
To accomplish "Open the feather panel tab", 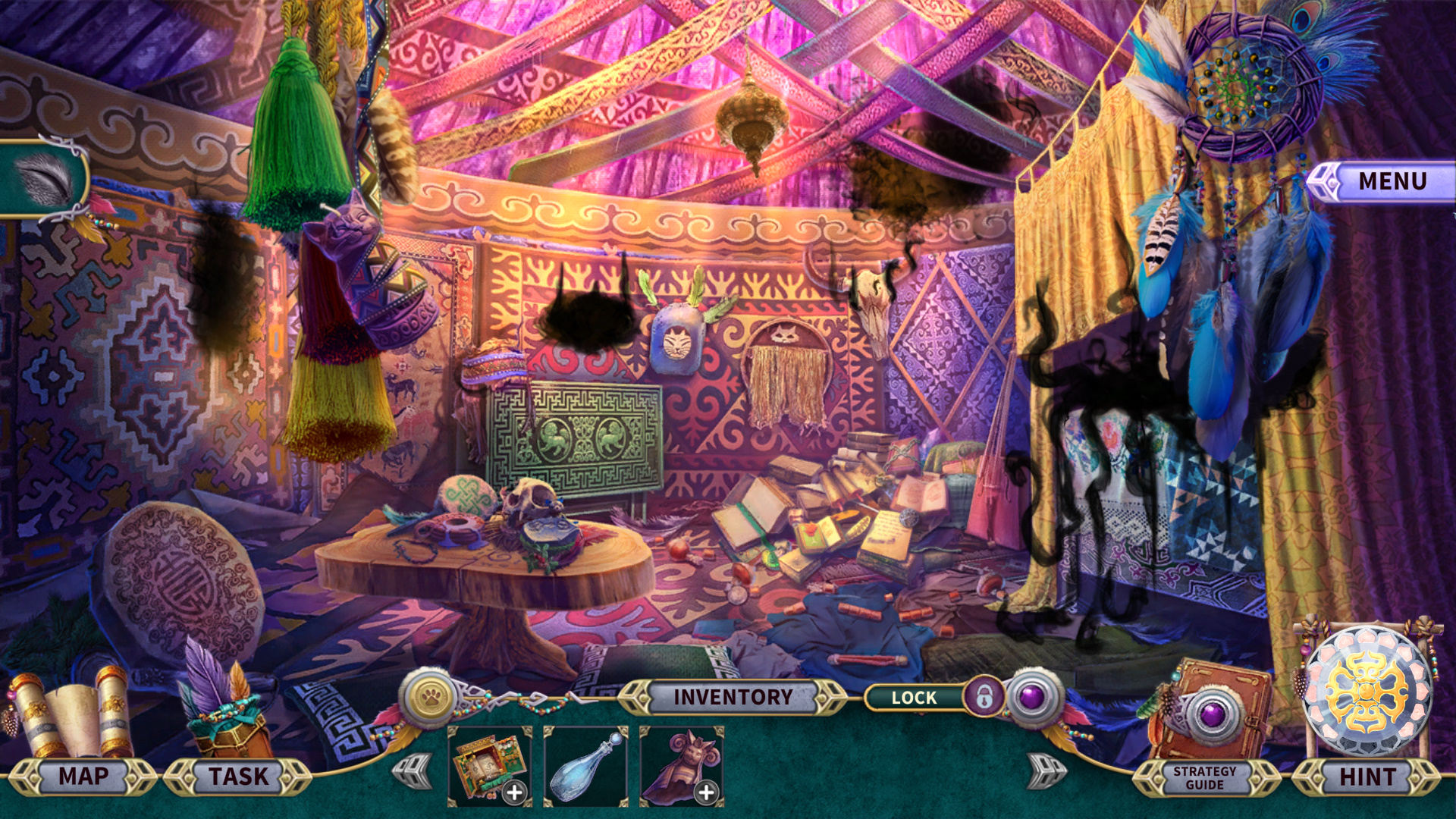I will click(44, 179).
